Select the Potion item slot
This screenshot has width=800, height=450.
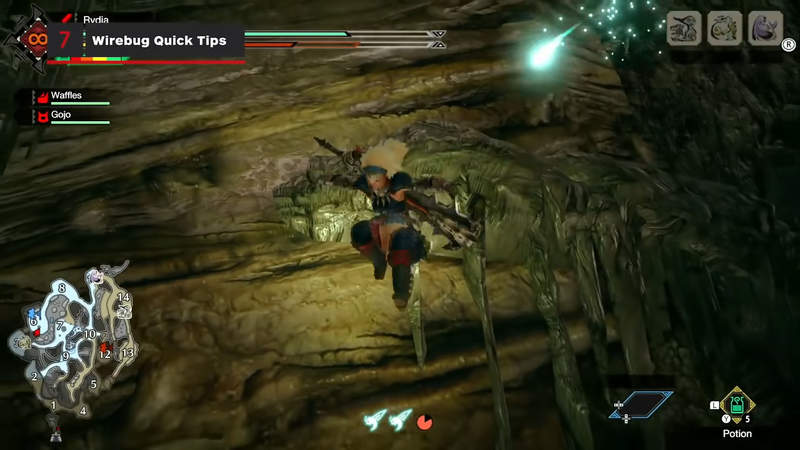(738, 405)
